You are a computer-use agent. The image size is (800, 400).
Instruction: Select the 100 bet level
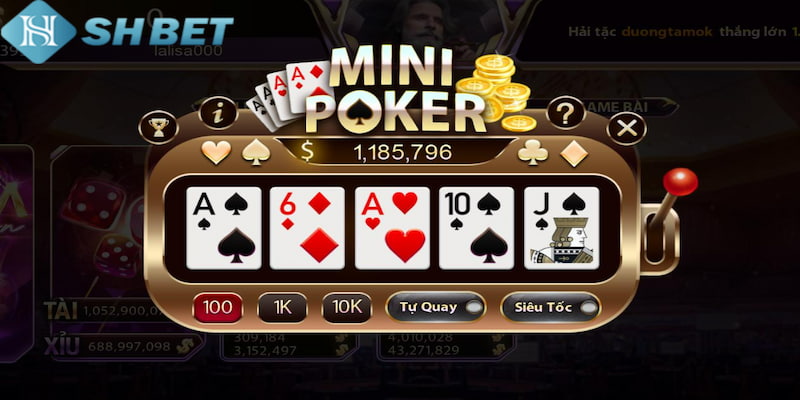217,307
